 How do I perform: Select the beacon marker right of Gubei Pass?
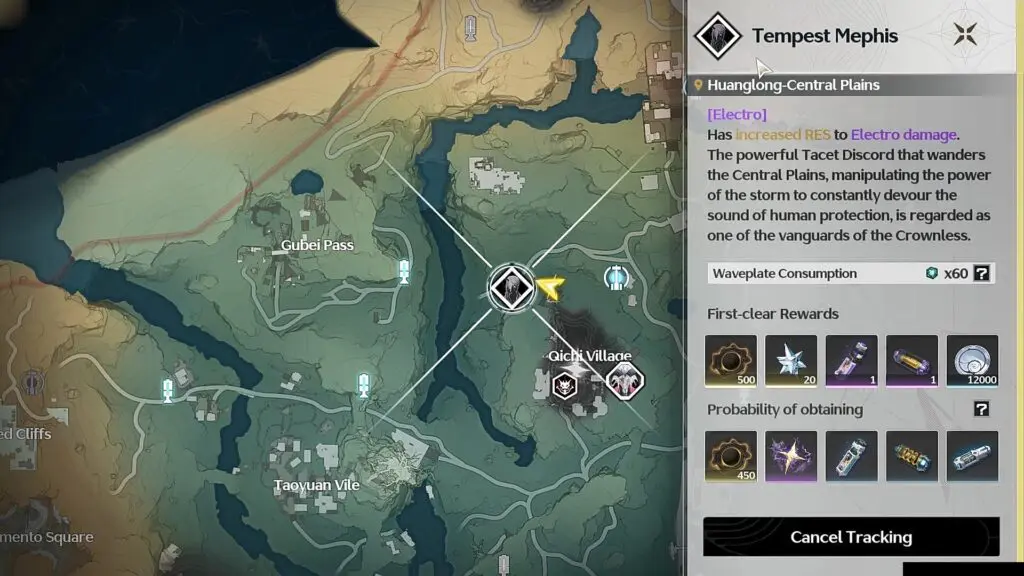[405, 271]
